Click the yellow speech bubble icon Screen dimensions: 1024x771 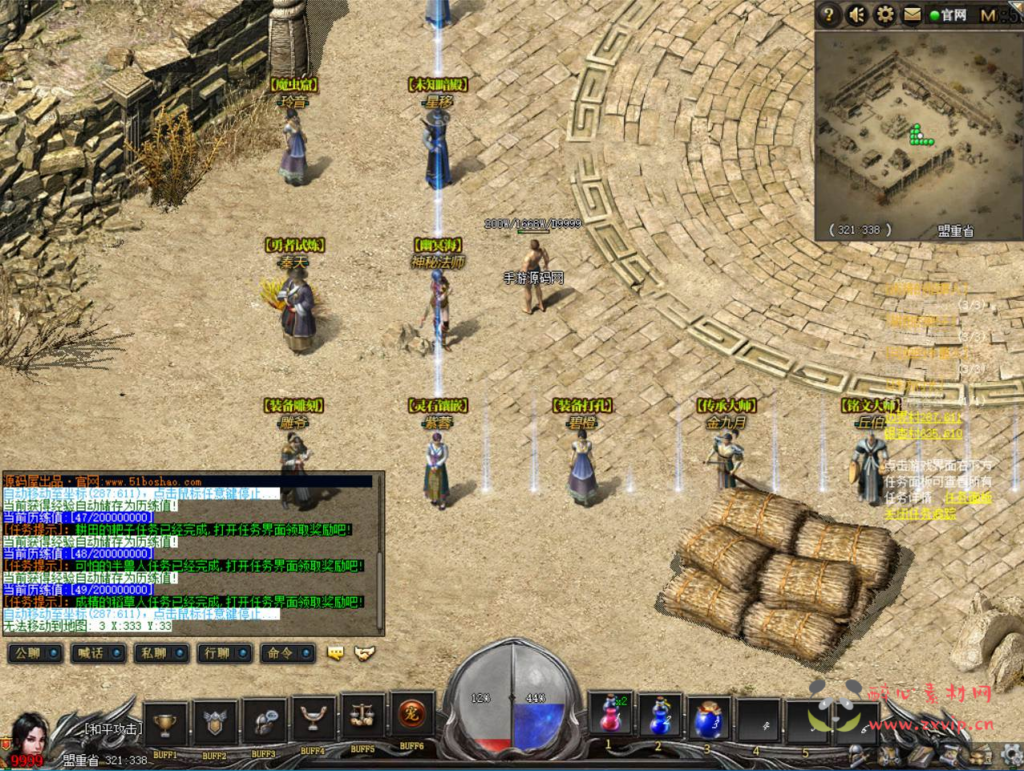(x=336, y=653)
